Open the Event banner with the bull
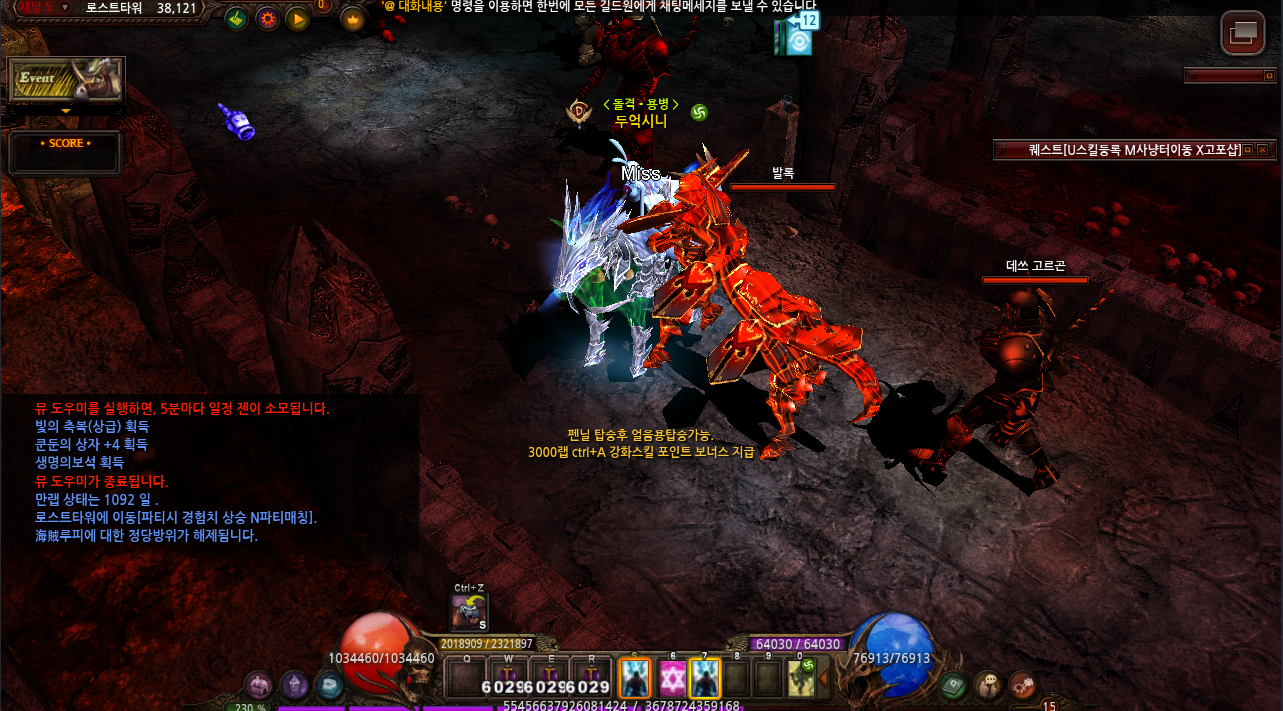 pyautogui.click(x=66, y=79)
